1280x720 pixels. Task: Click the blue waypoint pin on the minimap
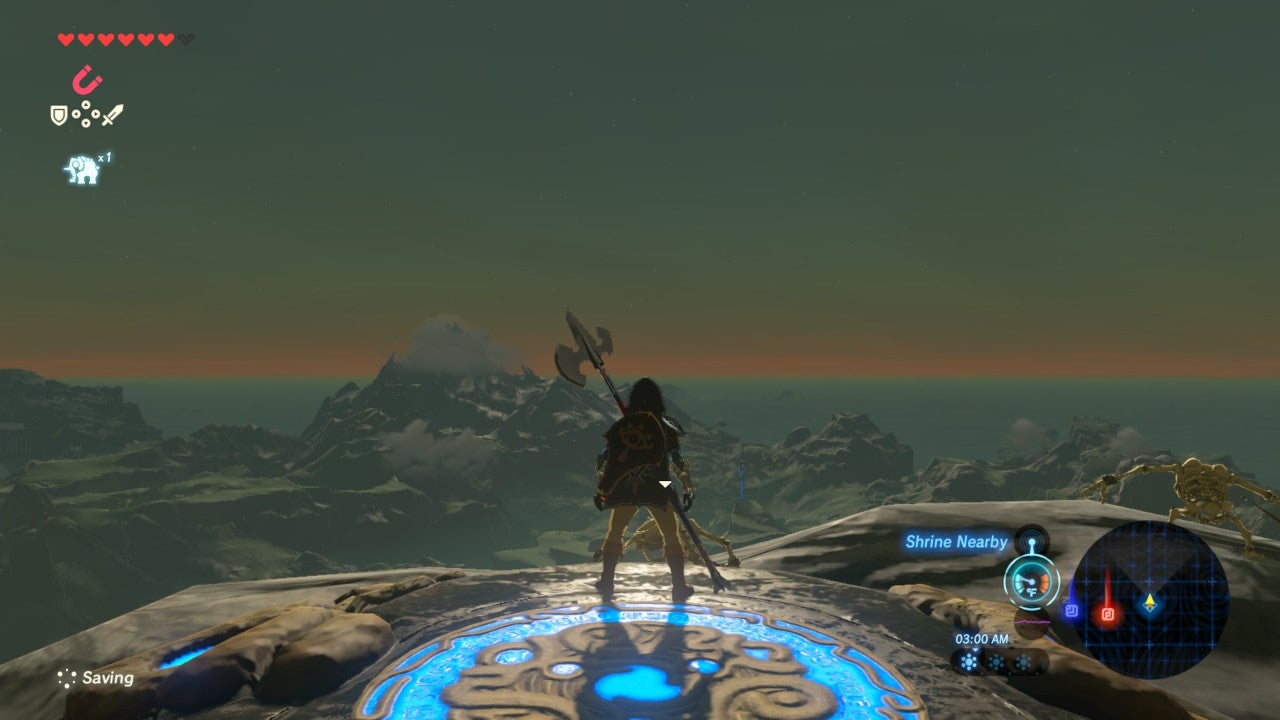tap(1073, 610)
